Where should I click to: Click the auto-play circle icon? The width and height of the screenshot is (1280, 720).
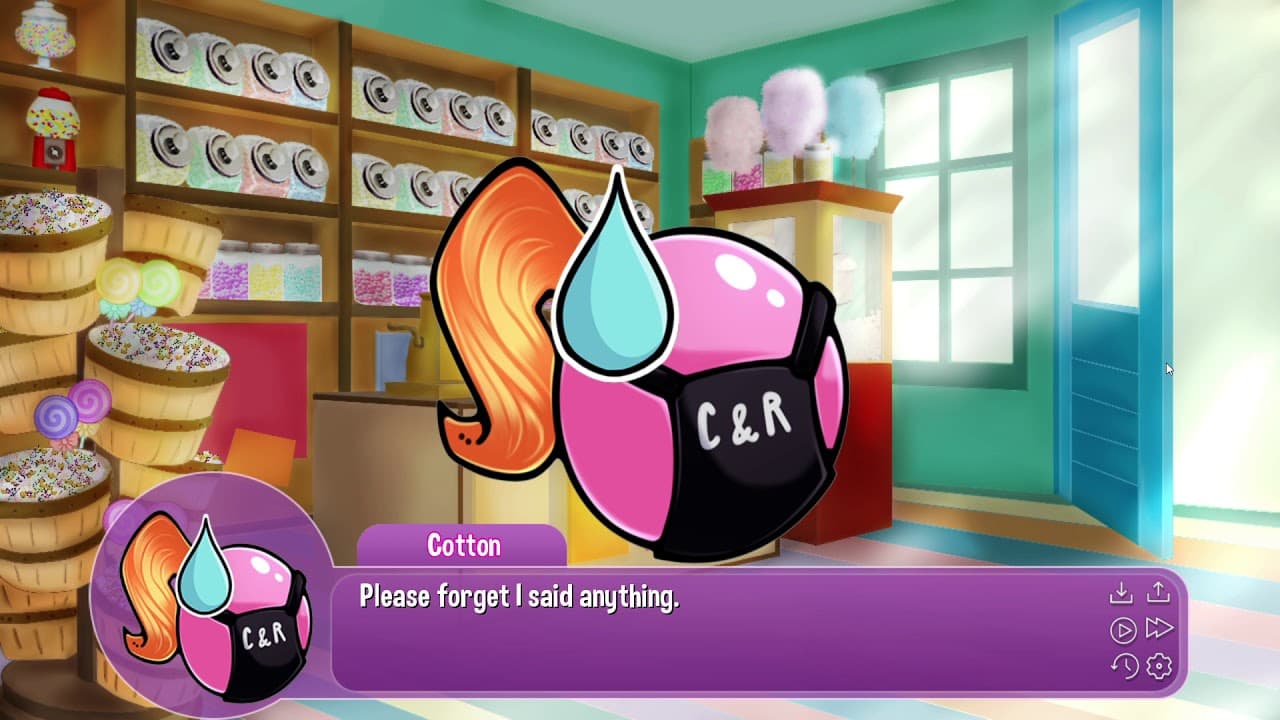(1123, 629)
